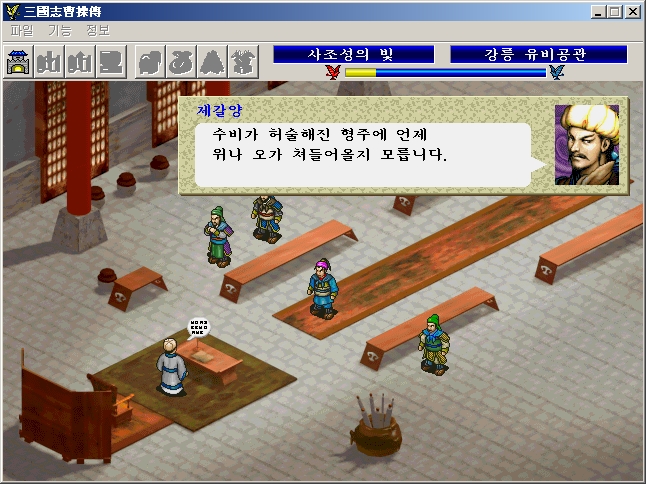Open the 정보 (Info) menu
The width and height of the screenshot is (646, 484).
98,30
